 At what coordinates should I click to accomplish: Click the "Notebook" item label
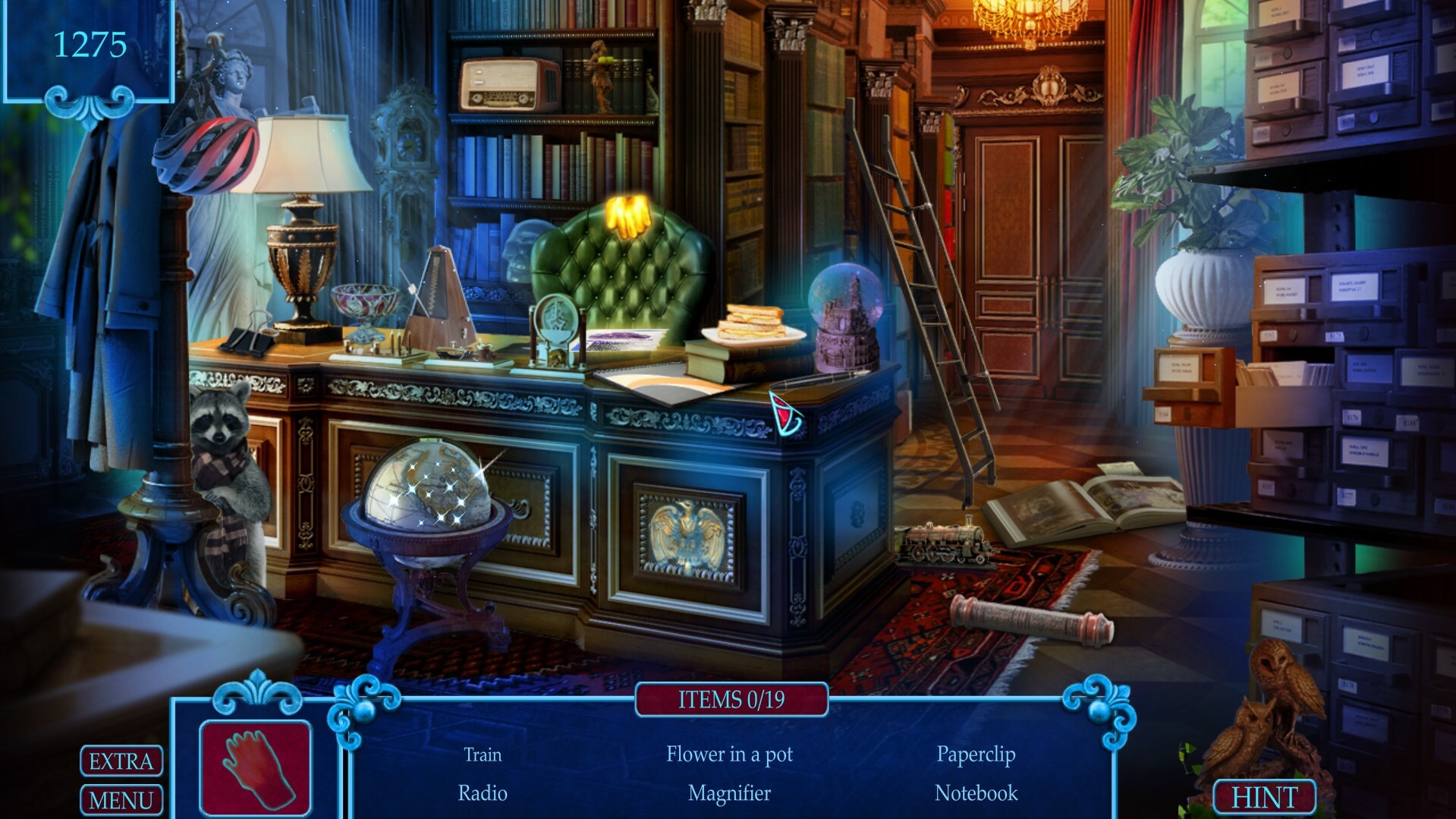pos(975,794)
